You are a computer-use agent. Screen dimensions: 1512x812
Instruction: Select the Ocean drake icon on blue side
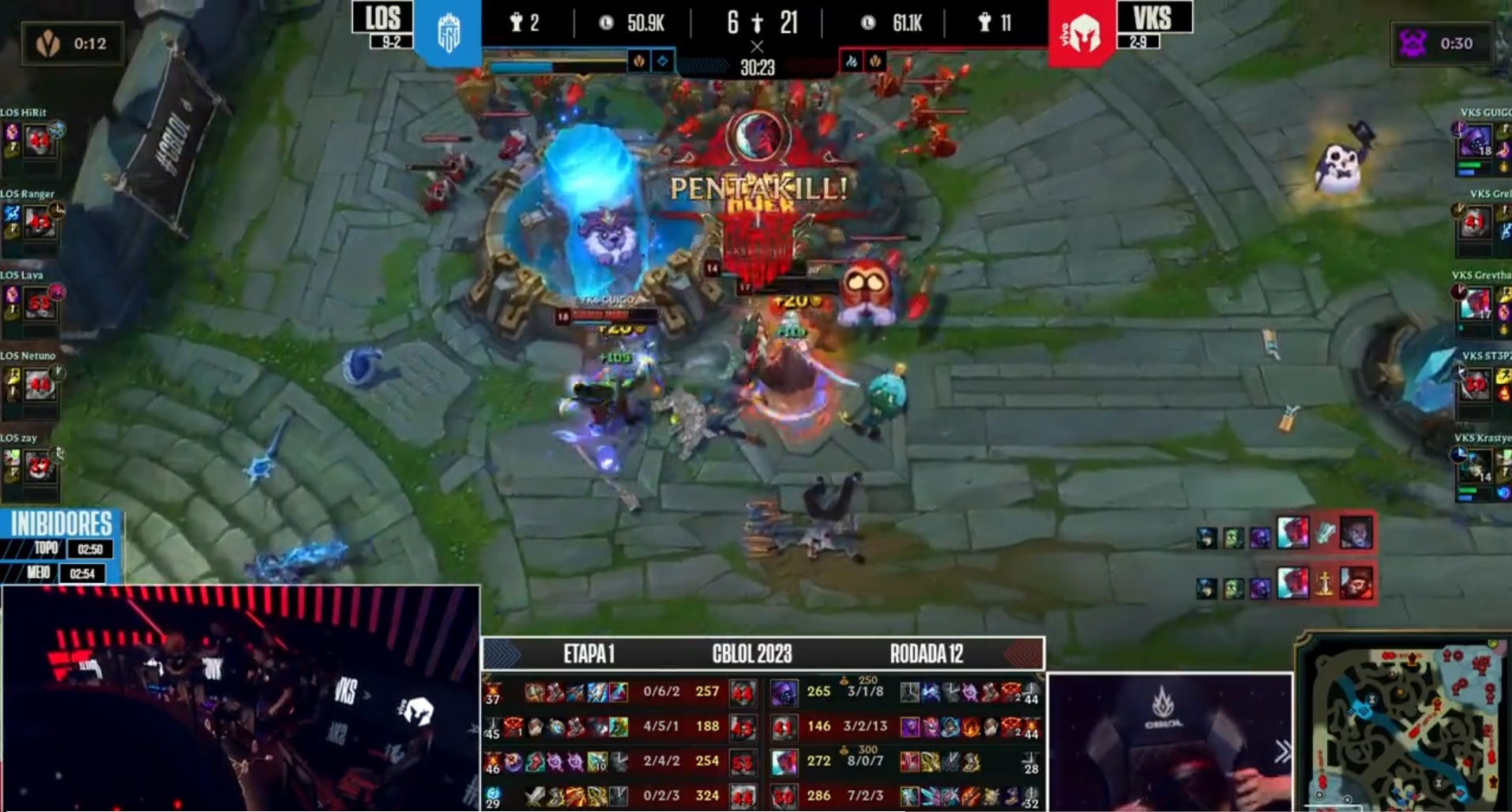[x=662, y=62]
